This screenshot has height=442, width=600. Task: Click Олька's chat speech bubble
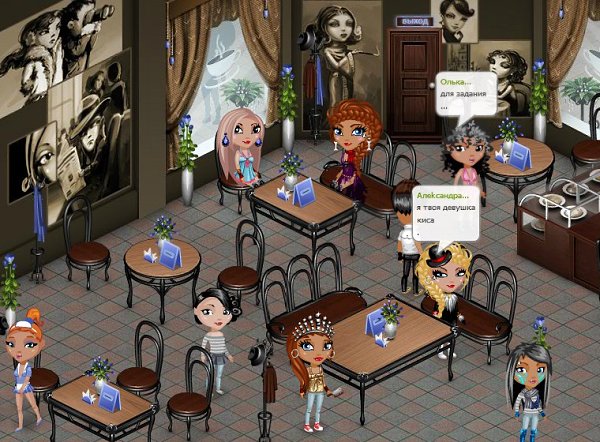click(468, 93)
